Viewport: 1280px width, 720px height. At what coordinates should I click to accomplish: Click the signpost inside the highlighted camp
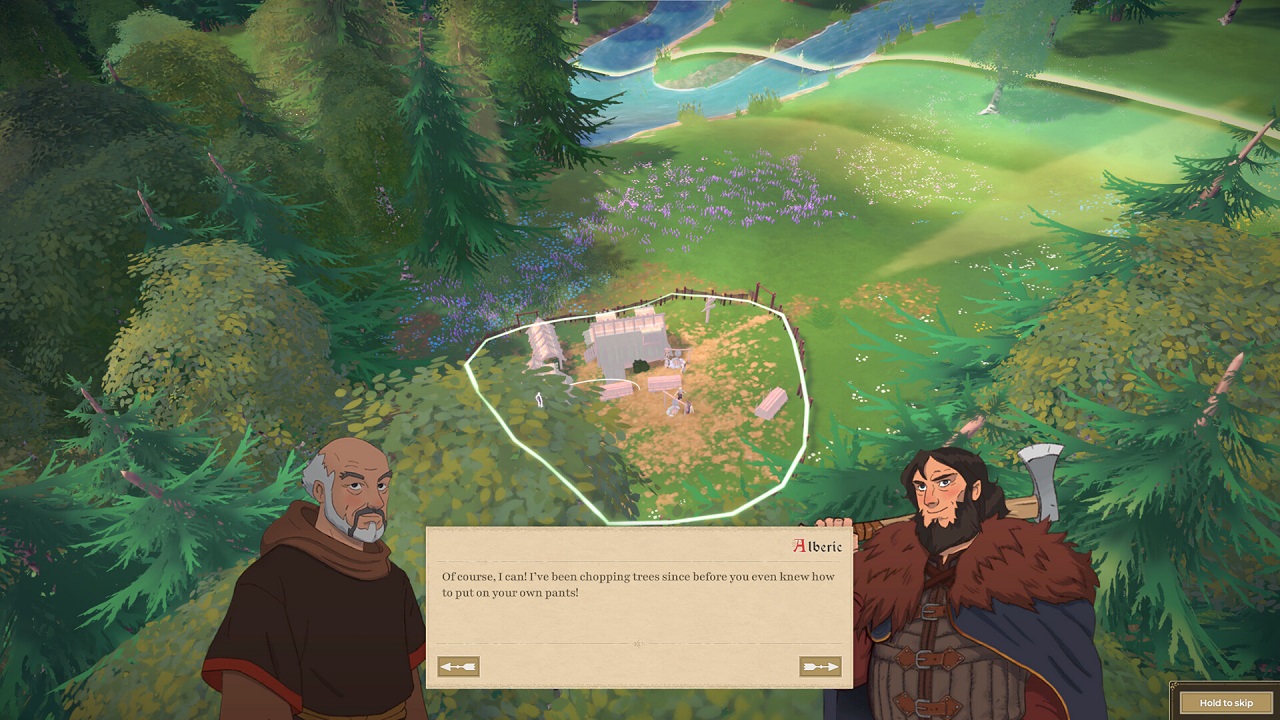point(707,308)
